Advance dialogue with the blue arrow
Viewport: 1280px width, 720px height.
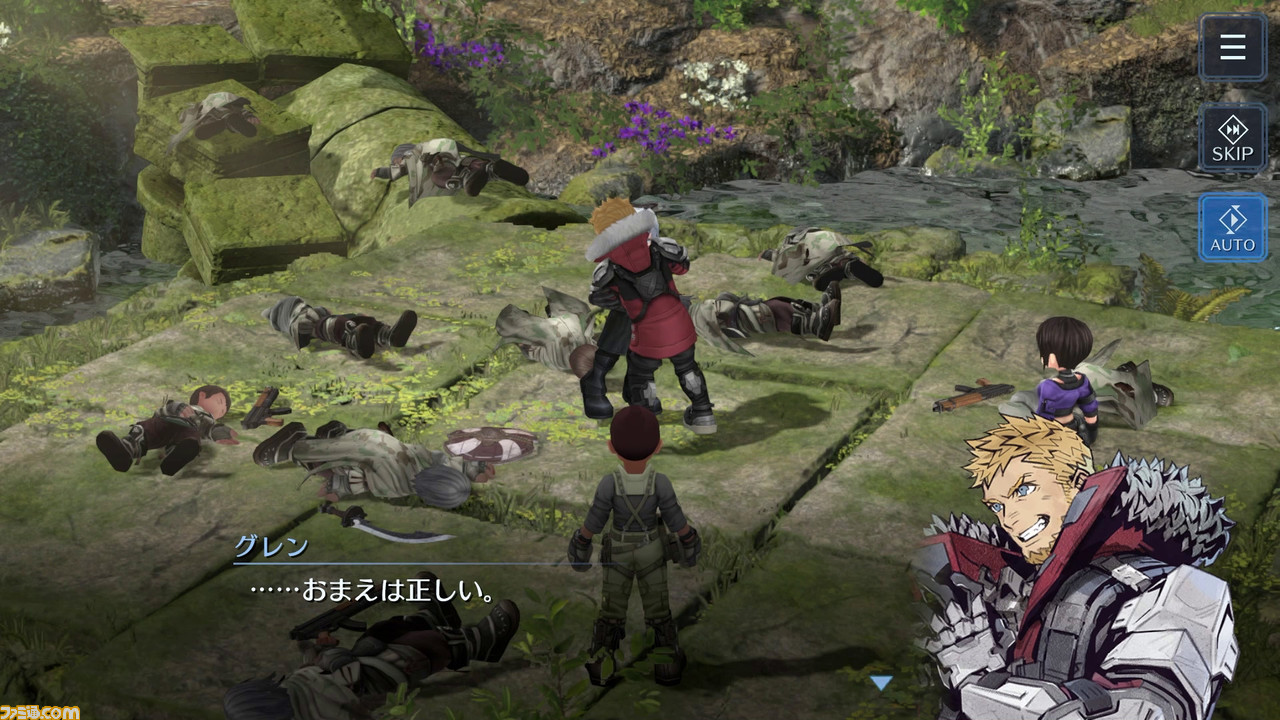coord(880,683)
